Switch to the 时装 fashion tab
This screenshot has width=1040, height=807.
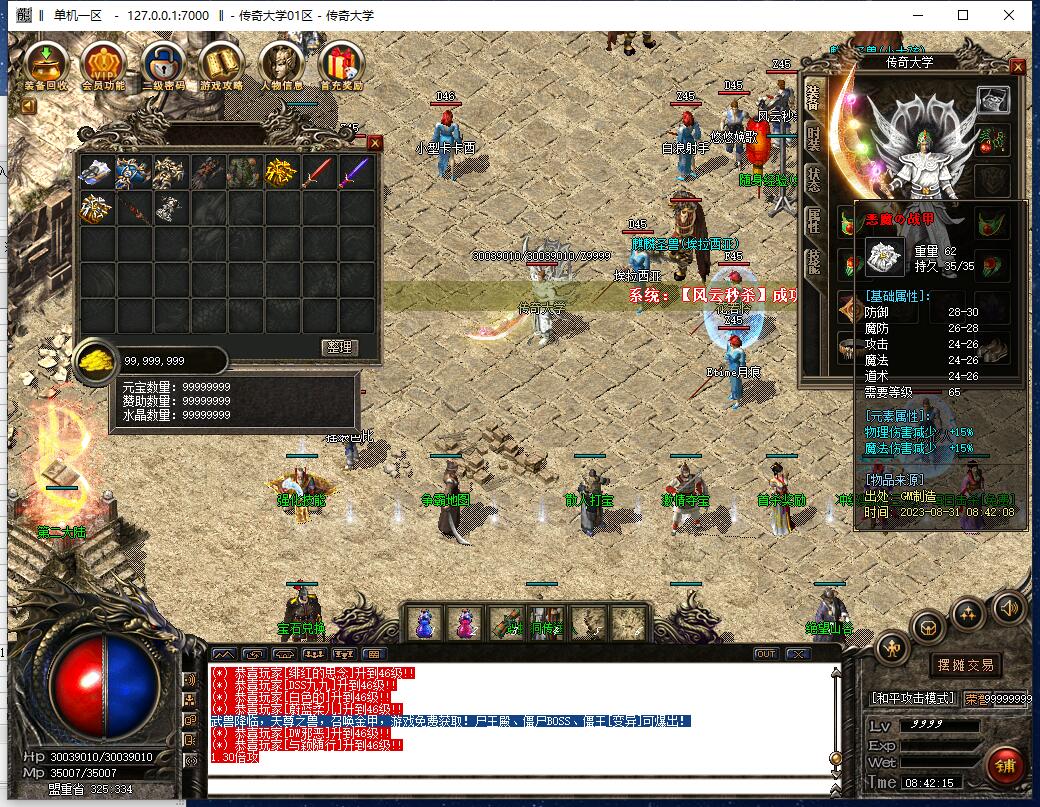pos(814,137)
